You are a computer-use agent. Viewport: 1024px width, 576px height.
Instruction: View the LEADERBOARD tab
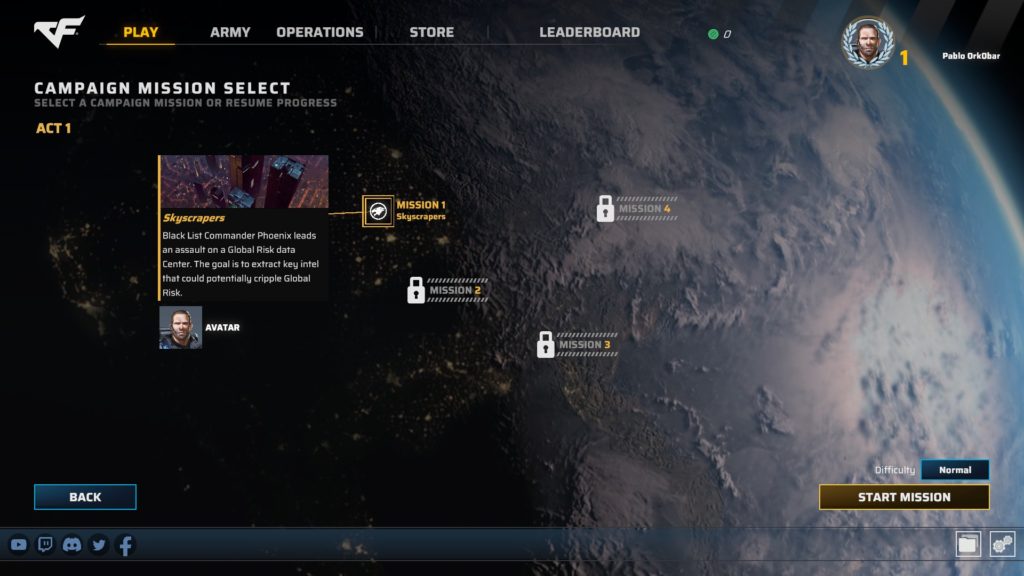pyautogui.click(x=589, y=32)
